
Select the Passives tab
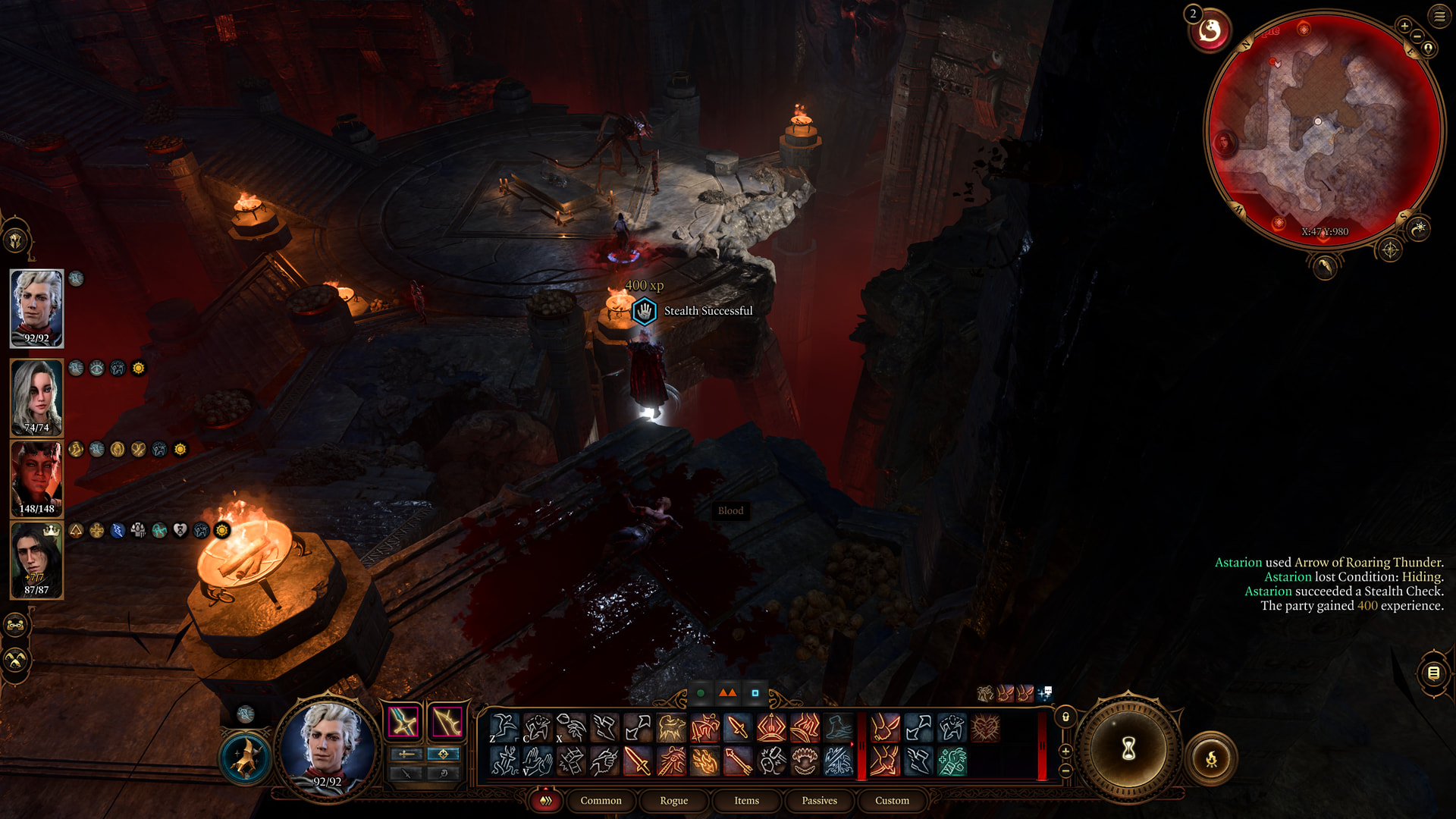coord(819,801)
